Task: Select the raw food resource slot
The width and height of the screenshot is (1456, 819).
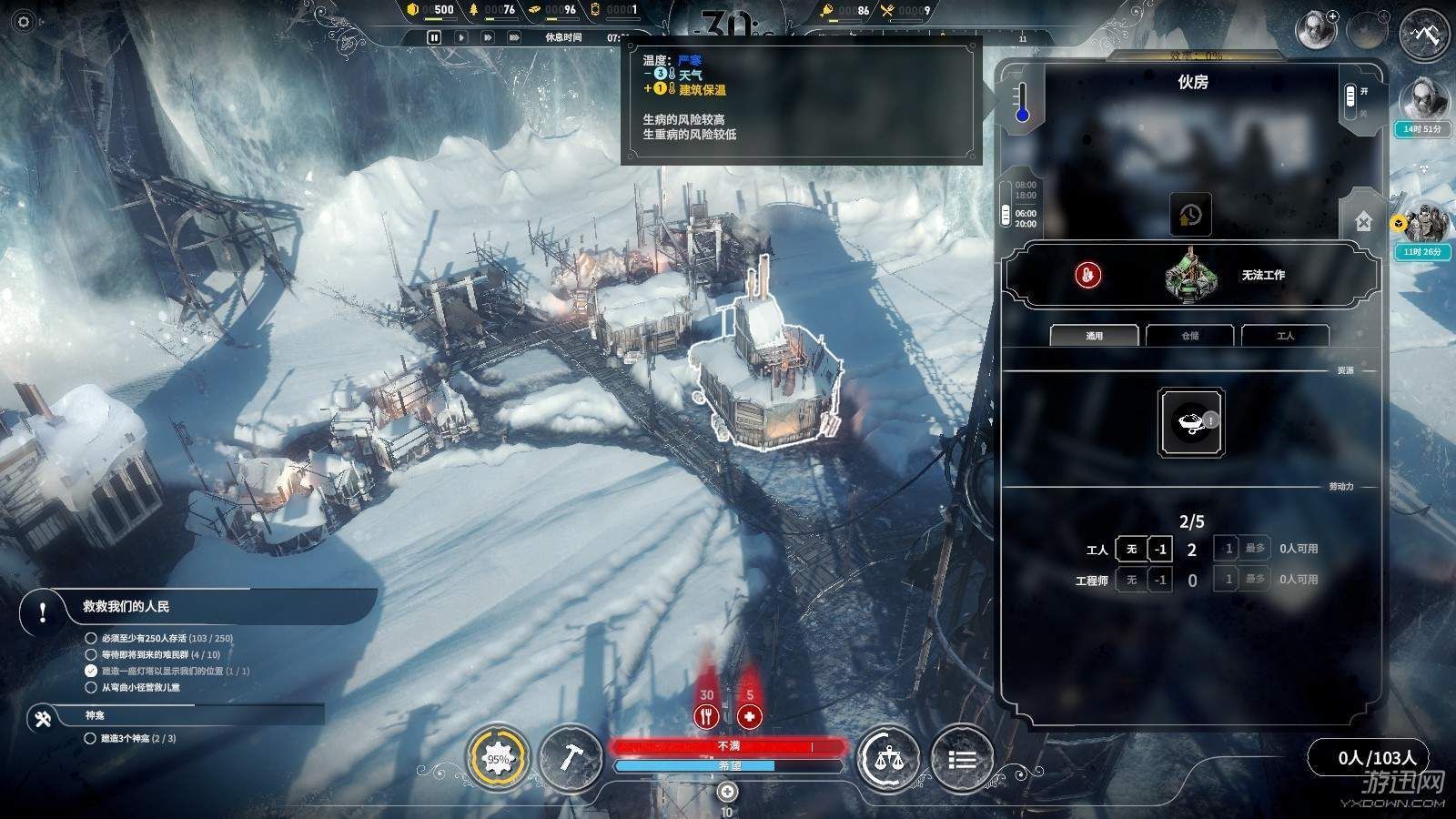Action: pos(1191,422)
